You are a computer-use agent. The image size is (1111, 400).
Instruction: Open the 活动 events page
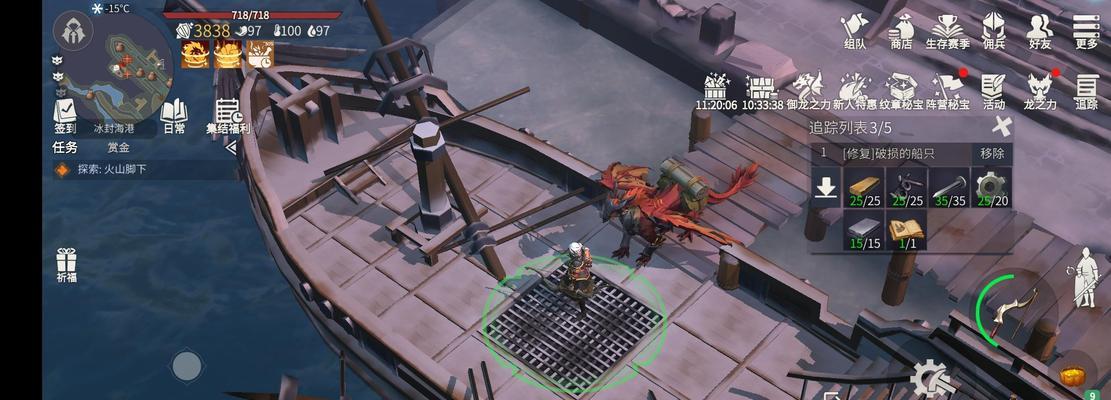[x=993, y=90]
